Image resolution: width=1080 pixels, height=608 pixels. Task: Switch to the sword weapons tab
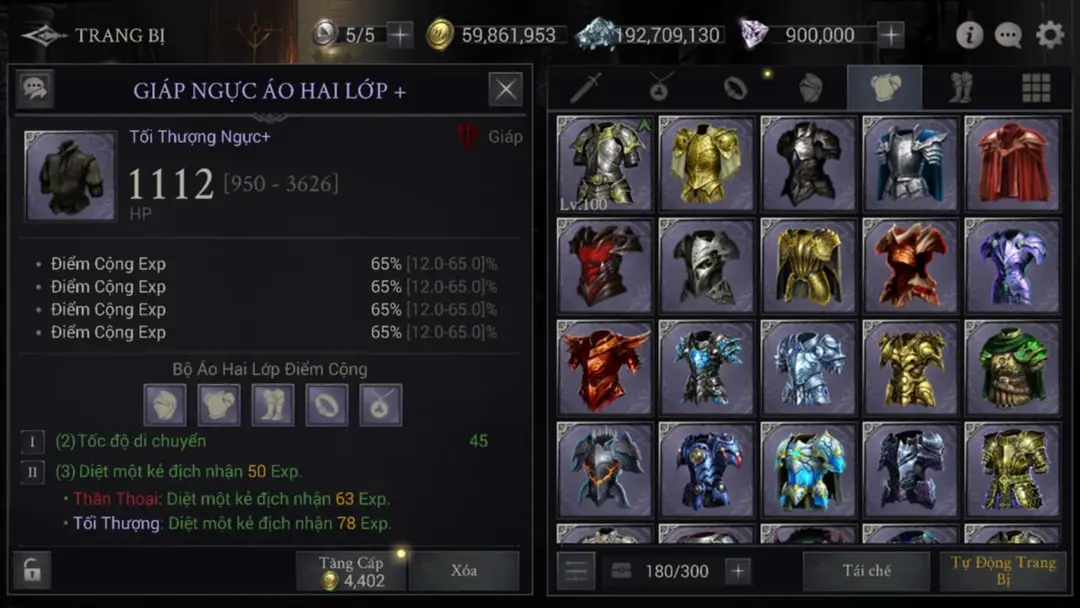(585, 89)
